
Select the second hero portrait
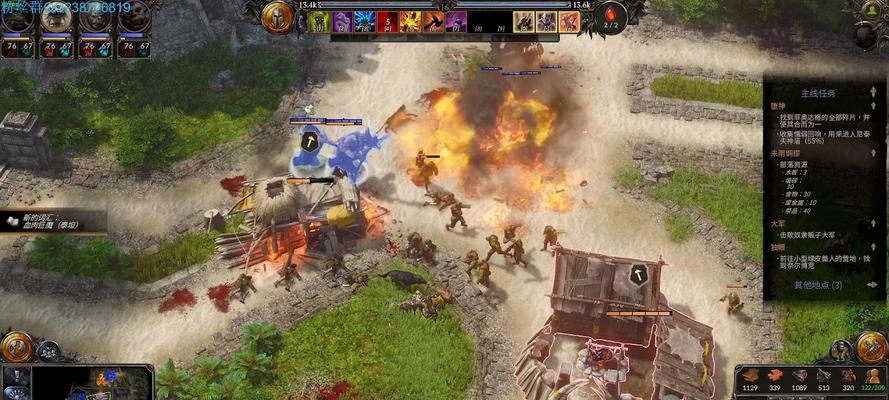[56, 18]
